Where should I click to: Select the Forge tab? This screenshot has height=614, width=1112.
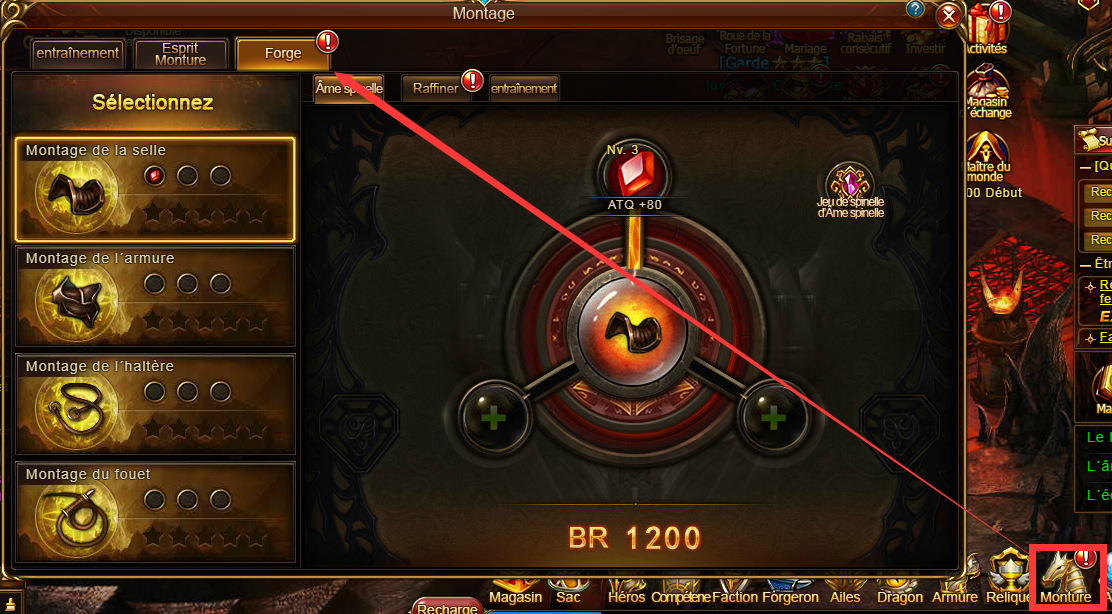(x=283, y=54)
